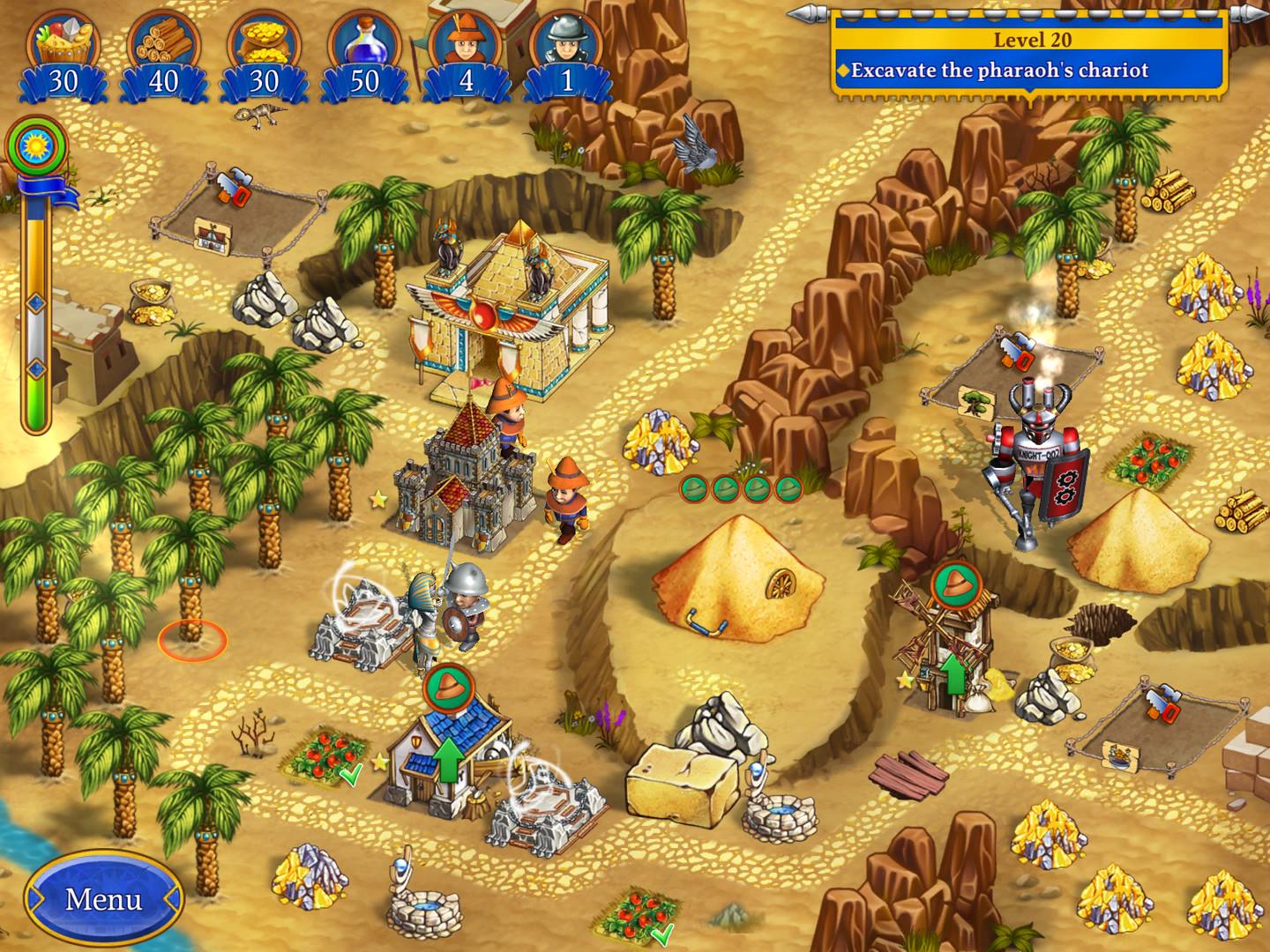The height and width of the screenshot is (952, 1270).
Task: Click the blue diamond marker on the progress bar
Action: click(x=35, y=302)
